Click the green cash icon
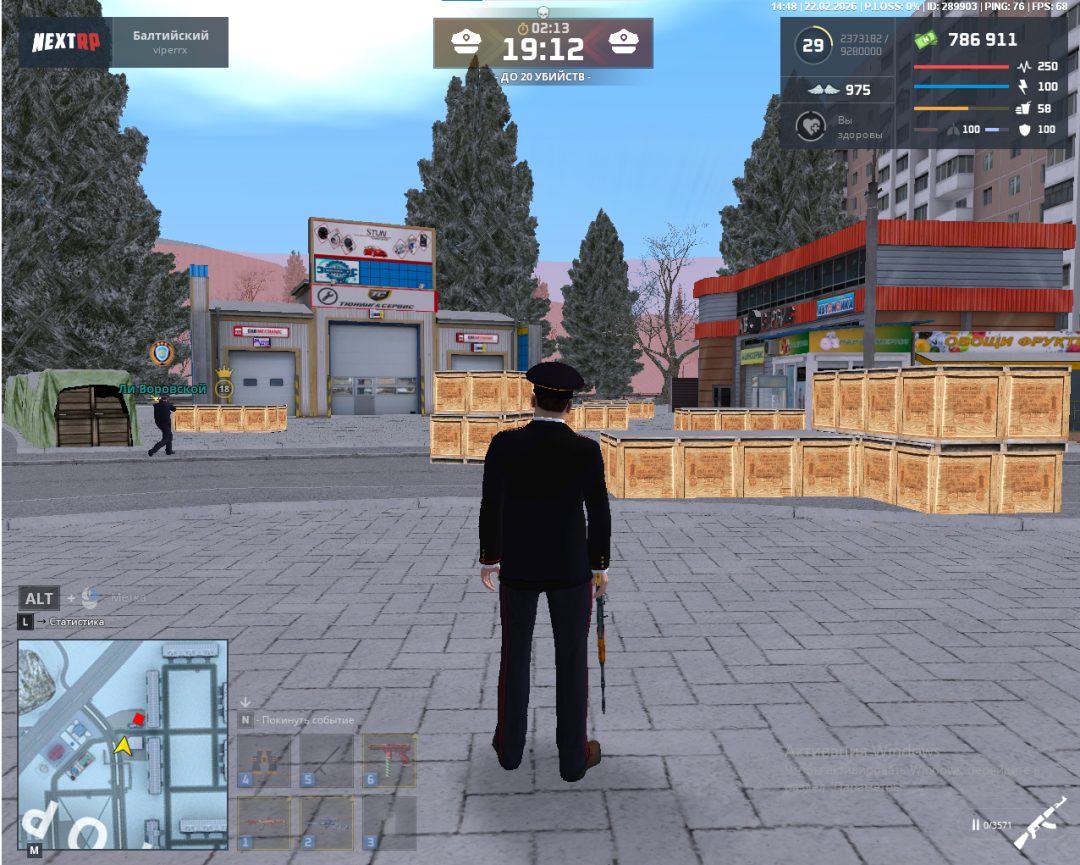Viewport: 1080px width, 865px height. (x=926, y=40)
